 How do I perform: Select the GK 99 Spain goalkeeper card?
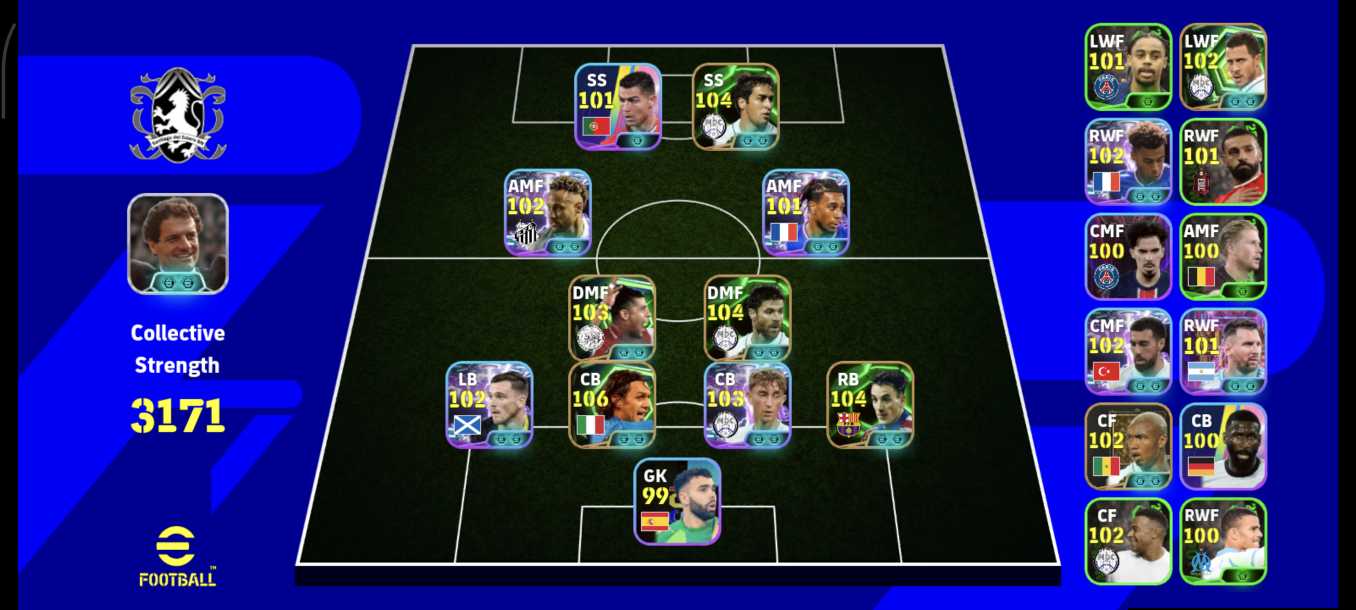[677, 501]
